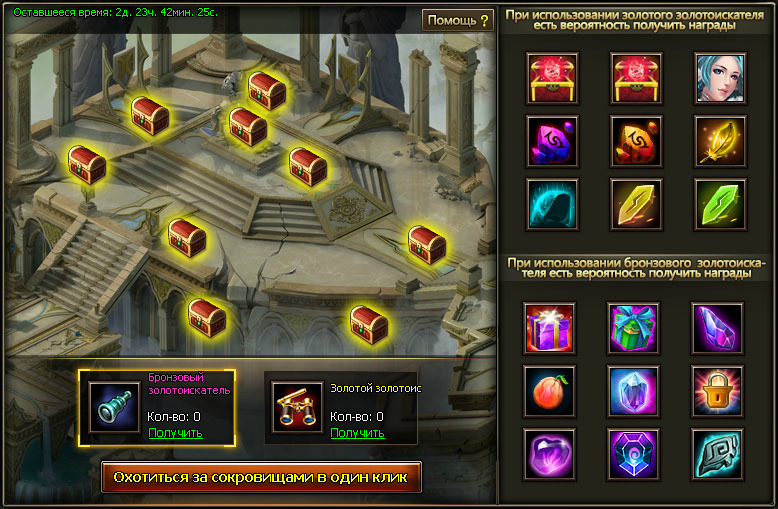Choose the yellow crystal reward icon
This screenshot has height=509, width=778.
coord(634,204)
